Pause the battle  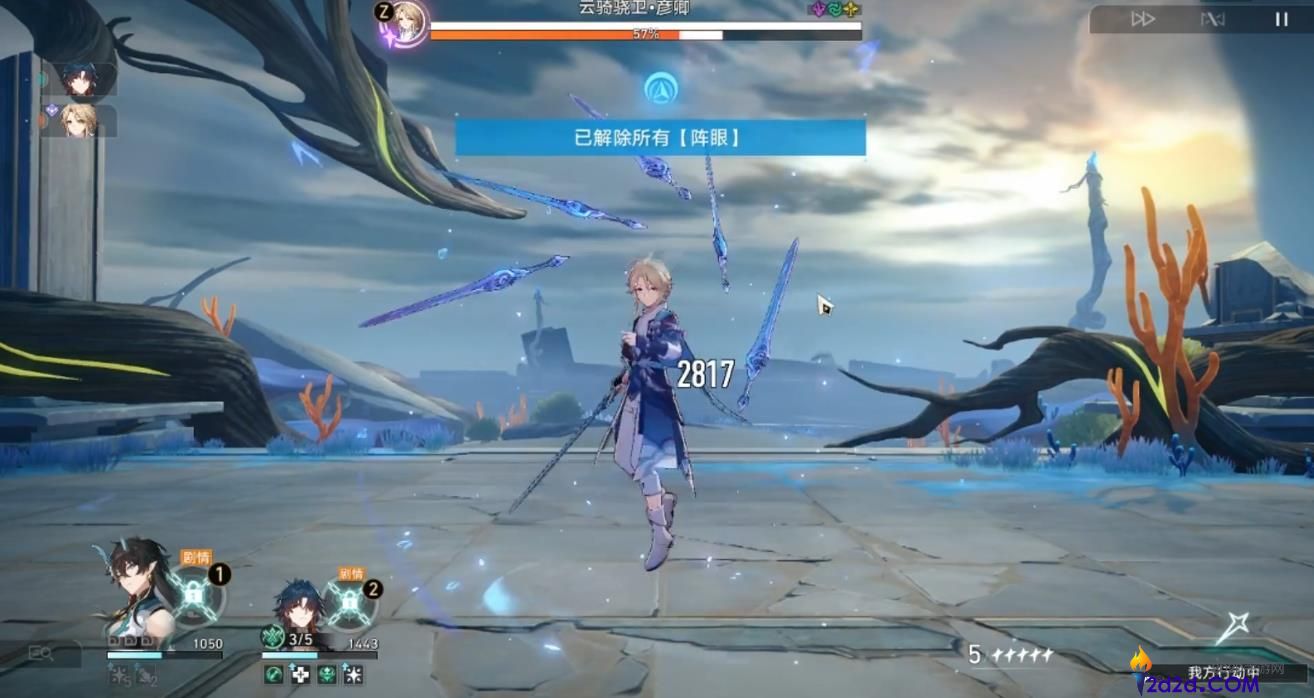[1281, 19]
